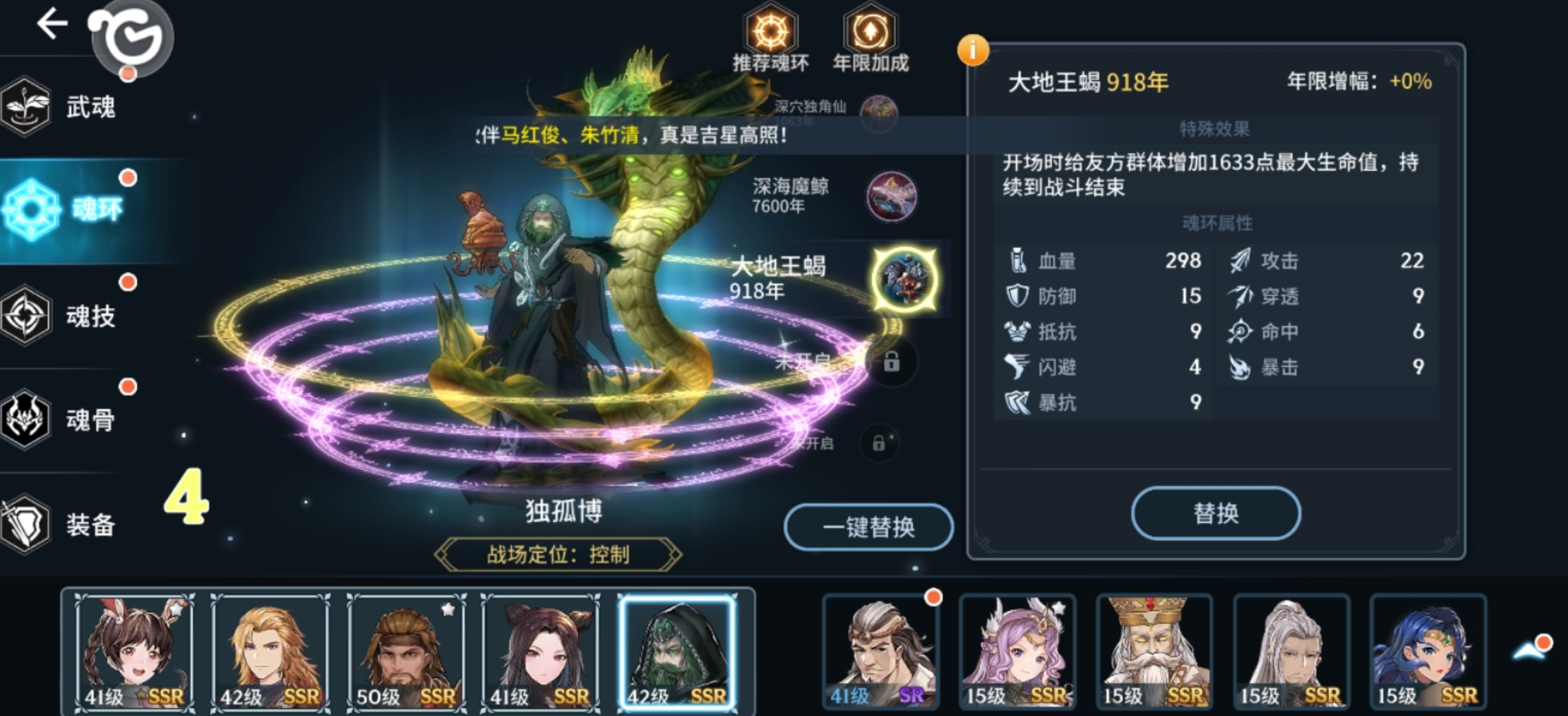Viewport: 1568px width, 716px height.
Task: Tap the back arrow at top left
Action: click(x=52, y=23)
